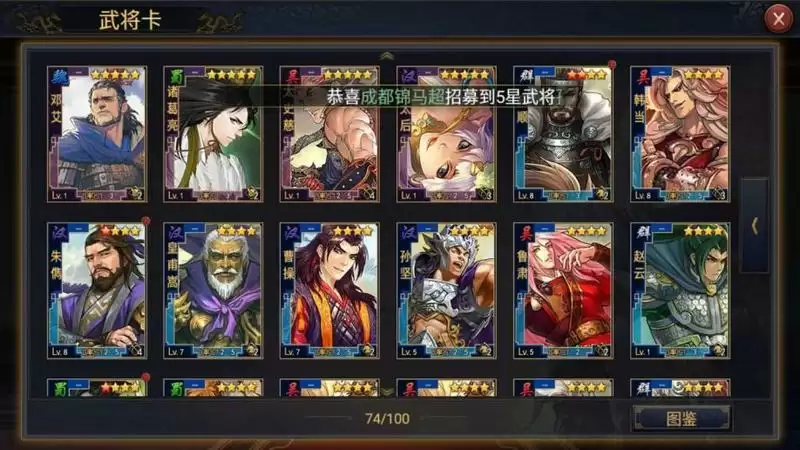The image size is (800, 450).
Task: Close the 武将卡 general card window
Action: point(777,20)
